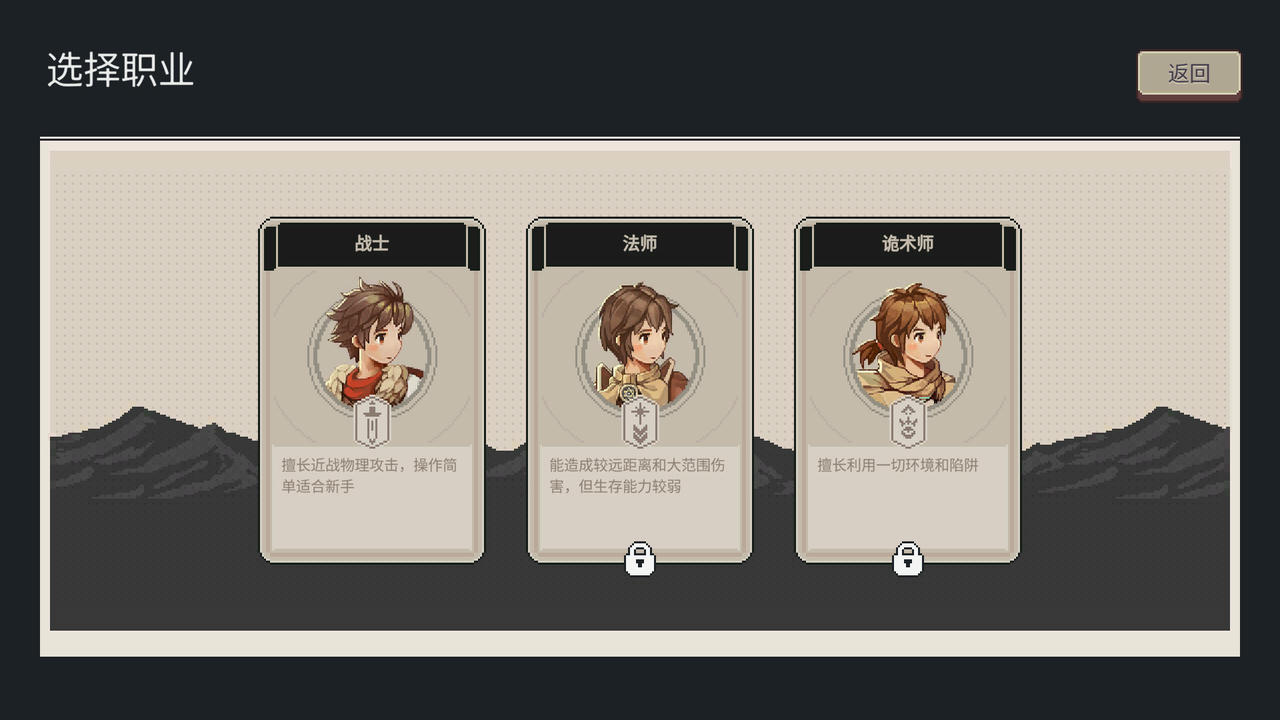Click the padlock icon on the 诡术师 card
Image resolution: width=1280 pixels, height=720 pixels.
point(906,559)
